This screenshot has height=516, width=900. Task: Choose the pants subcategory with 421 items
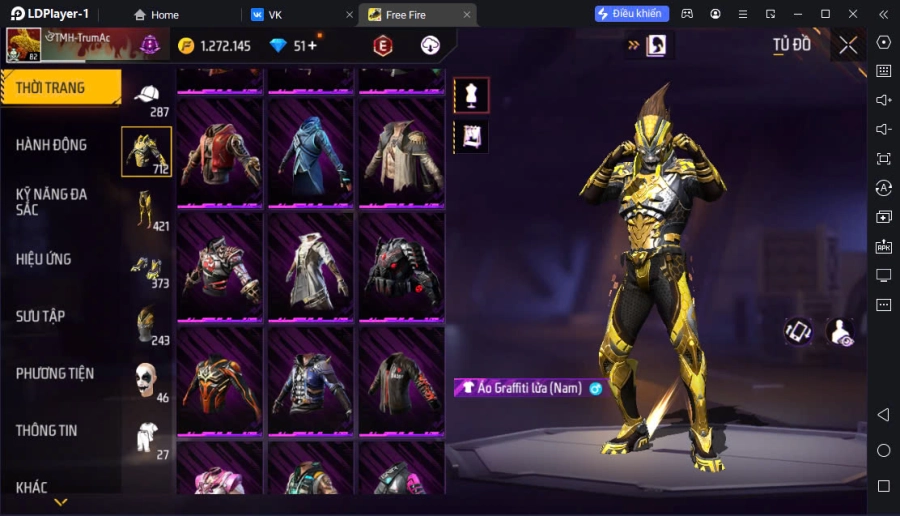point(147,210)
